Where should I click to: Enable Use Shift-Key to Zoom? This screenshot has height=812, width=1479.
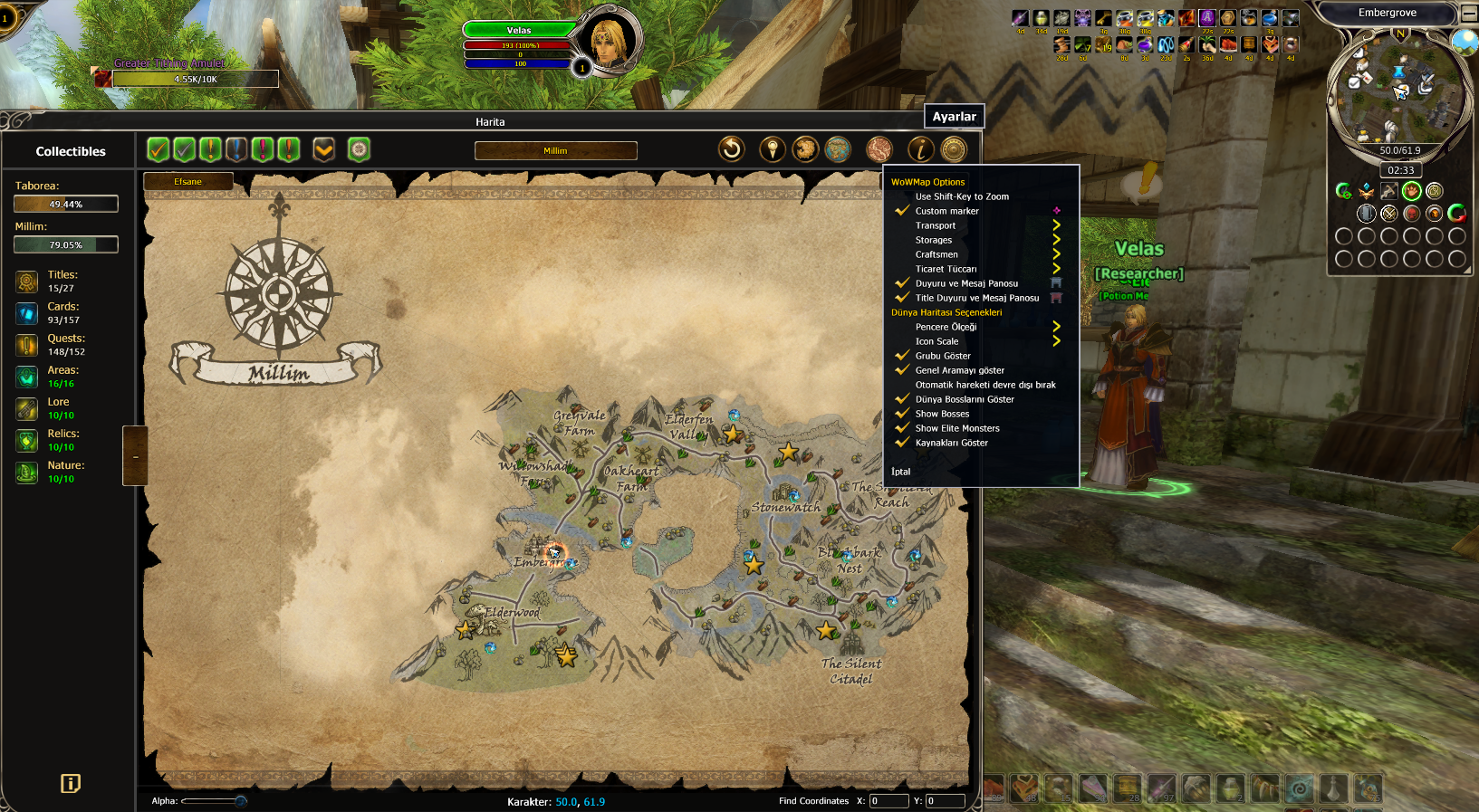pos(961,196)
